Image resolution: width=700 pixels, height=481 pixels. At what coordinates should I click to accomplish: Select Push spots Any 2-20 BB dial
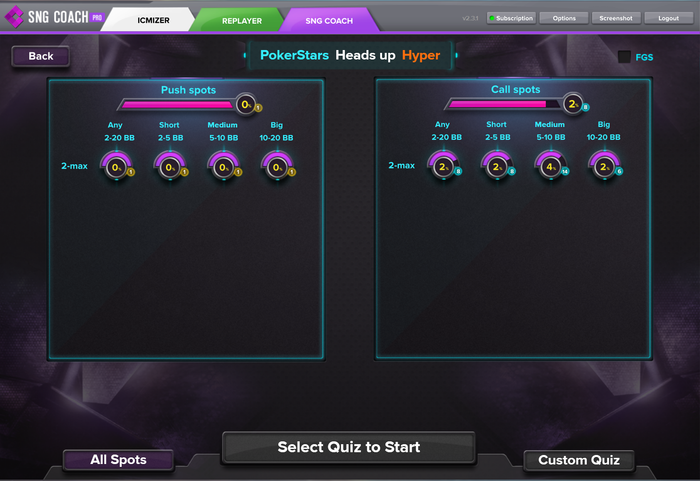coord(116,167)
